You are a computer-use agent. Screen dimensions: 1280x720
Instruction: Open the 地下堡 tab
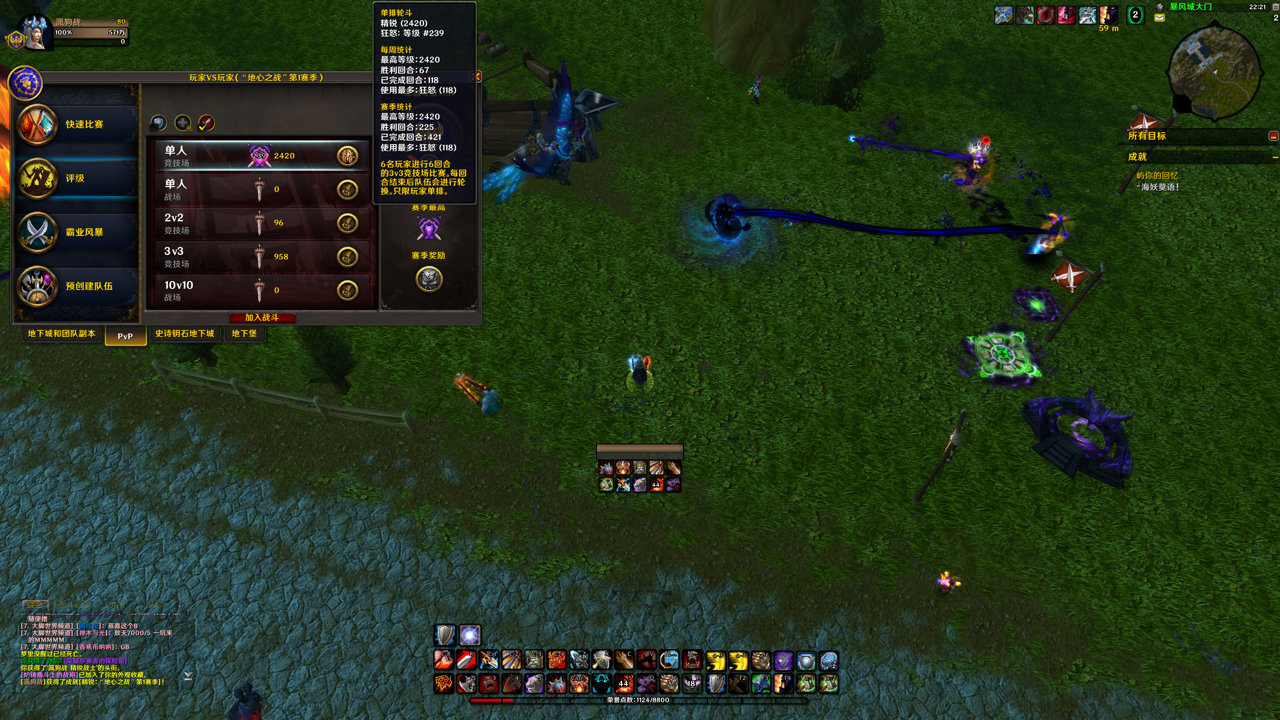244,334
